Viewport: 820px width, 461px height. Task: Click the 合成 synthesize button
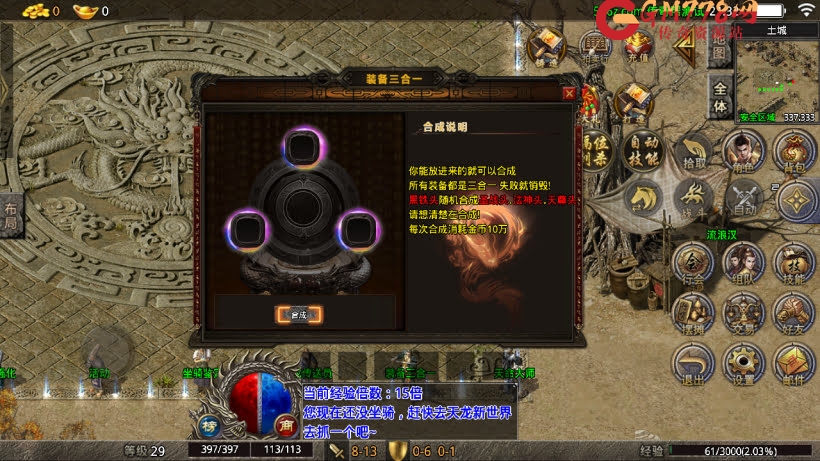pyautogui.click(x=299, y=314)
